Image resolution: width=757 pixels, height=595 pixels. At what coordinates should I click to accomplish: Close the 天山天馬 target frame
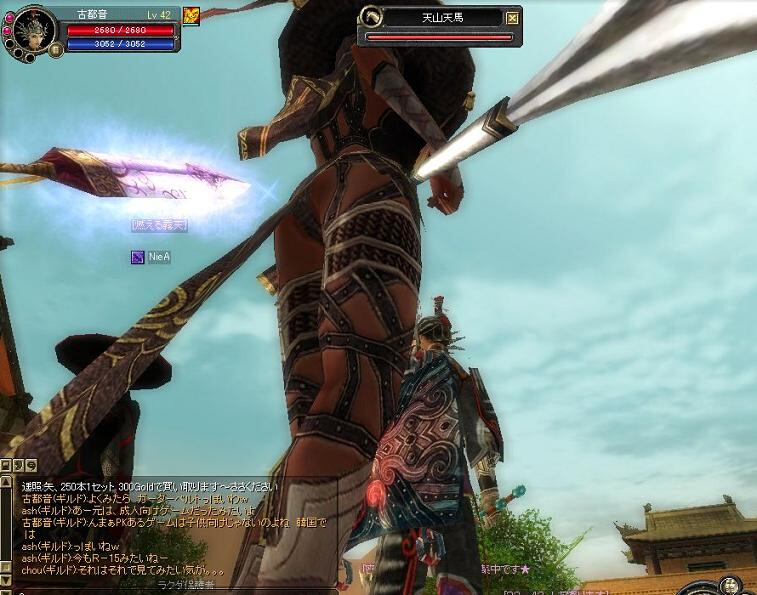(513, 17)
